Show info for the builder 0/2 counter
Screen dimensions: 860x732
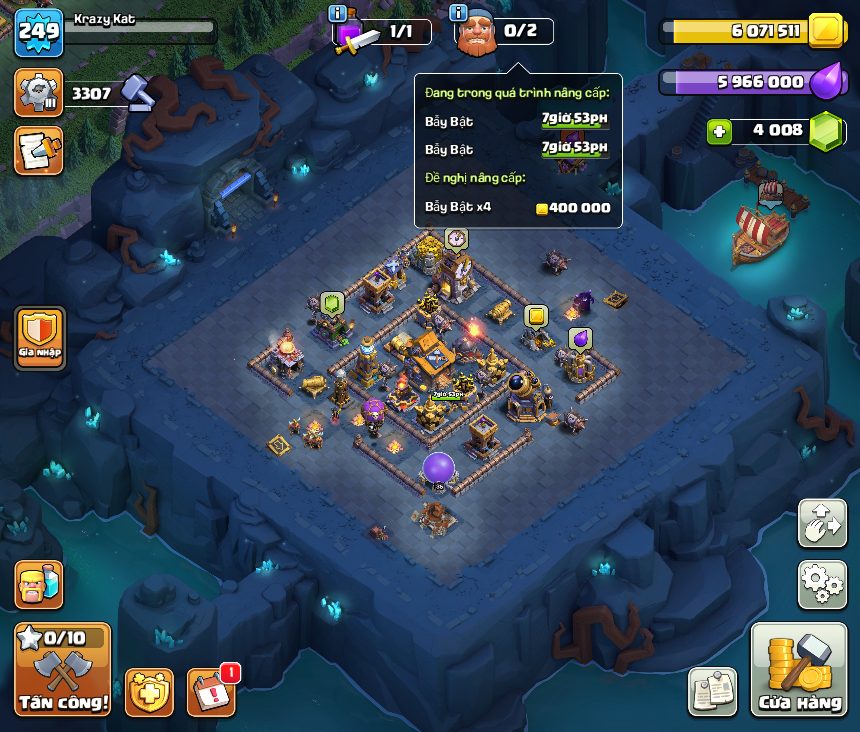(459, 13)
